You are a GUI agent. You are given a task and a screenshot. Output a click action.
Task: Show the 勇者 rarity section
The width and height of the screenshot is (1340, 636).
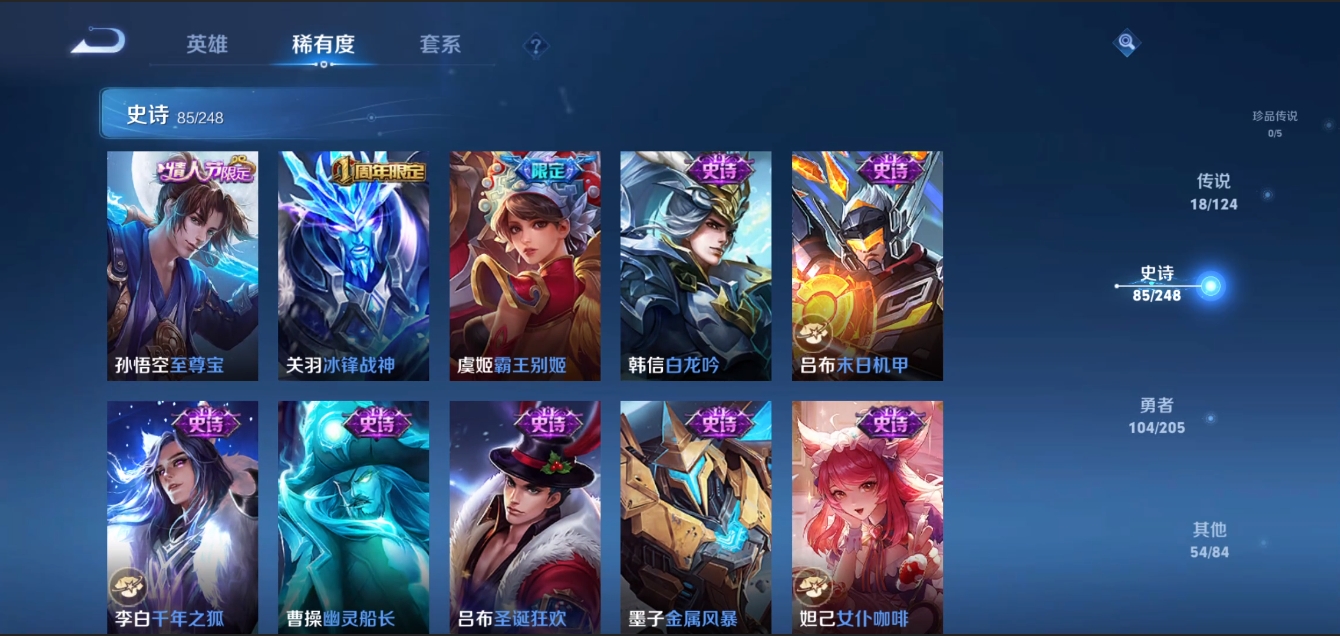(1157, 415)
